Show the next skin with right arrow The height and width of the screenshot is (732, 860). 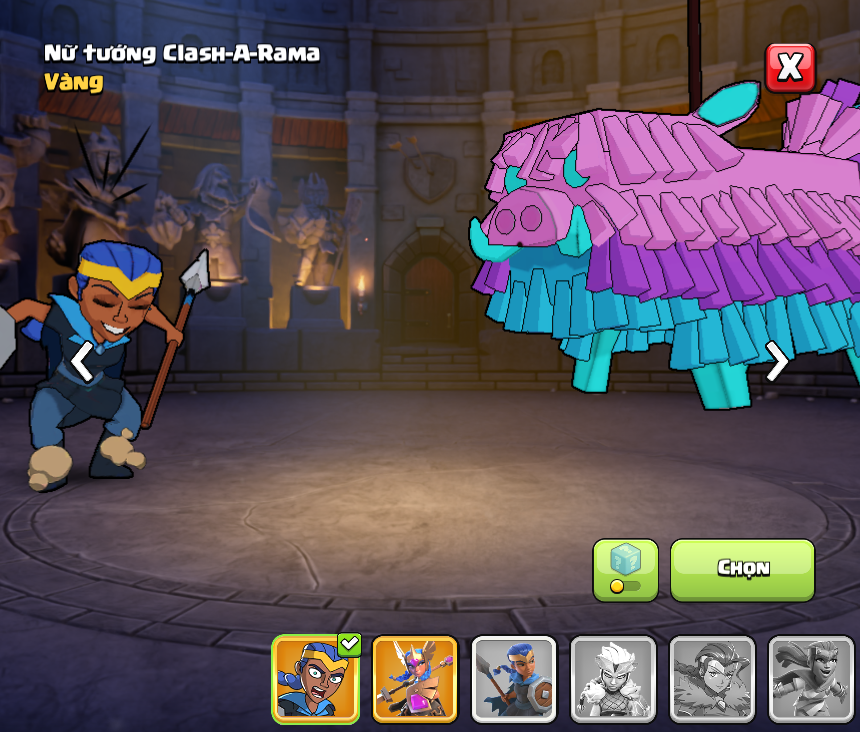click(777, 361)
